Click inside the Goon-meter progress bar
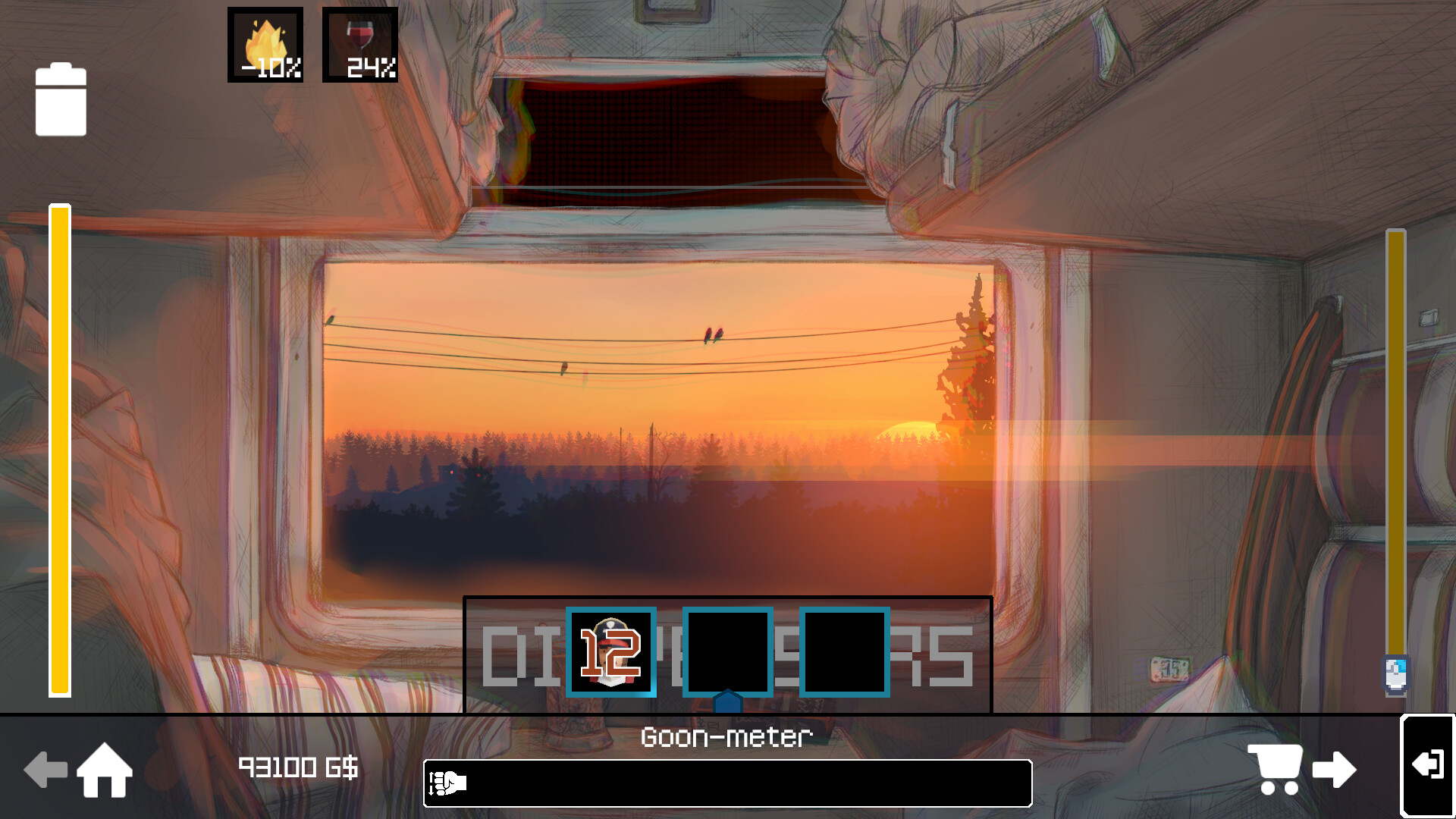This screenshot has width=1456, height=819. pyautogui.click(x=728, y=783)
